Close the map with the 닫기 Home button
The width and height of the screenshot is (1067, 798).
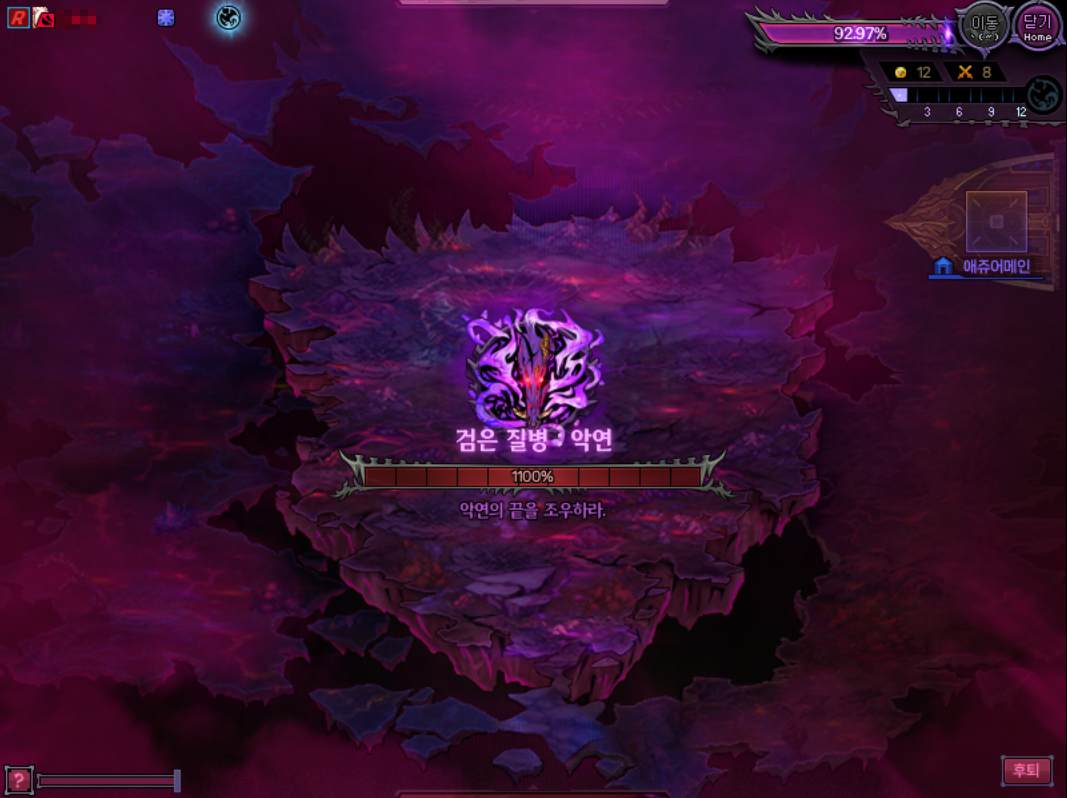pos(1037,27)
